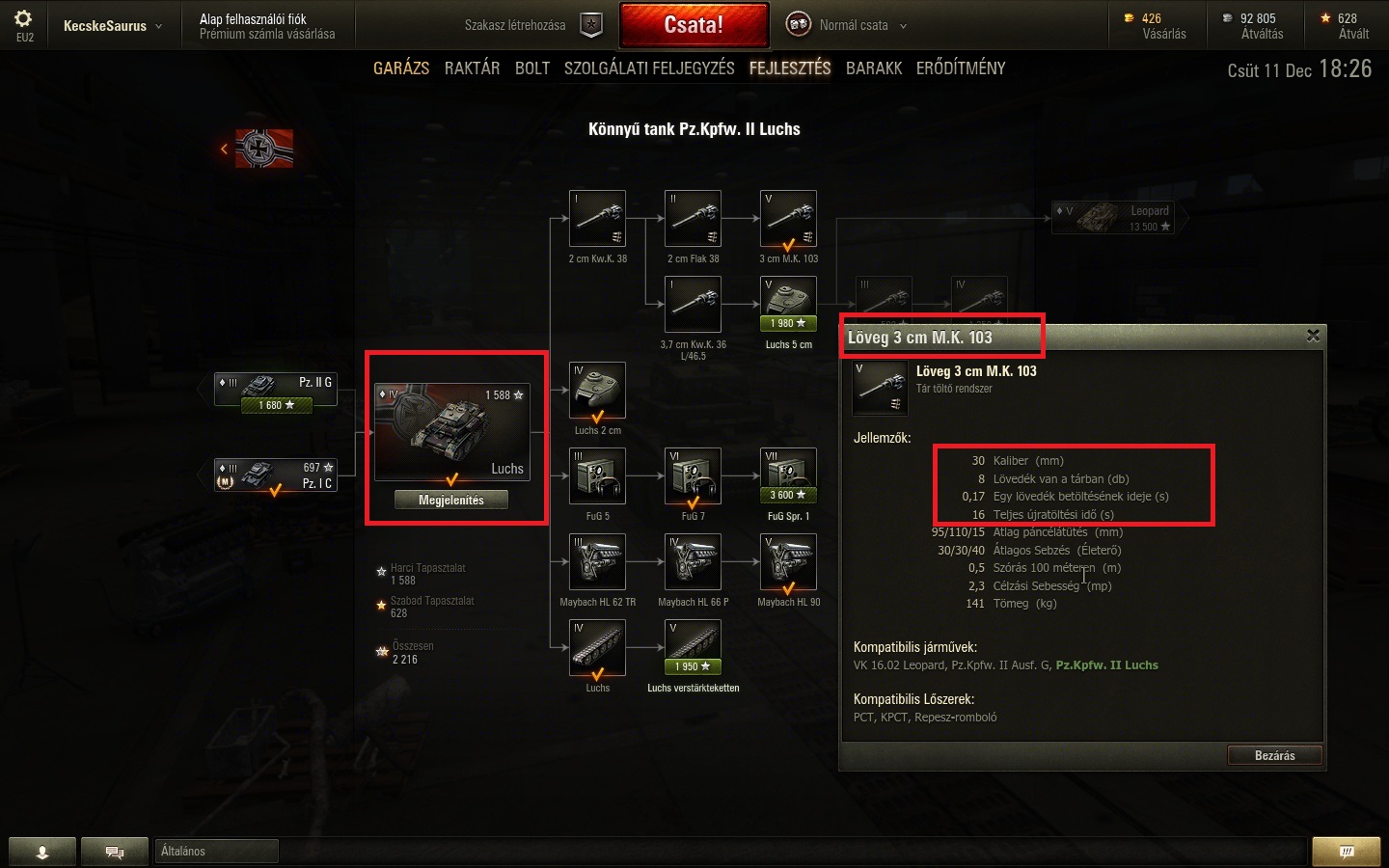Open the GARÁZS tab
This screenshot has height=868, width=1389.
[x=401, y=68]
